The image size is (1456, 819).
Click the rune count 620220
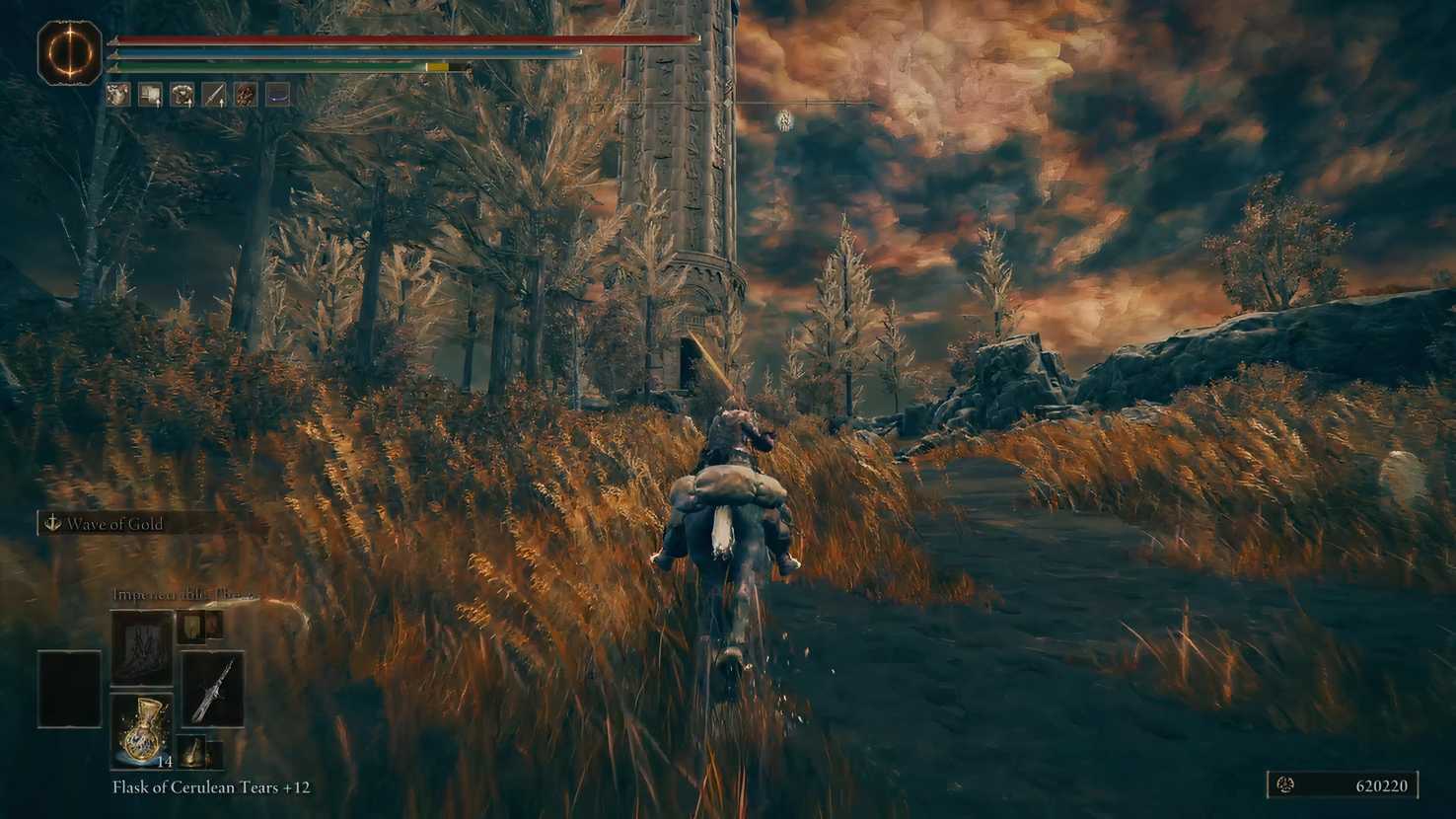click(x=1381, y=786)
